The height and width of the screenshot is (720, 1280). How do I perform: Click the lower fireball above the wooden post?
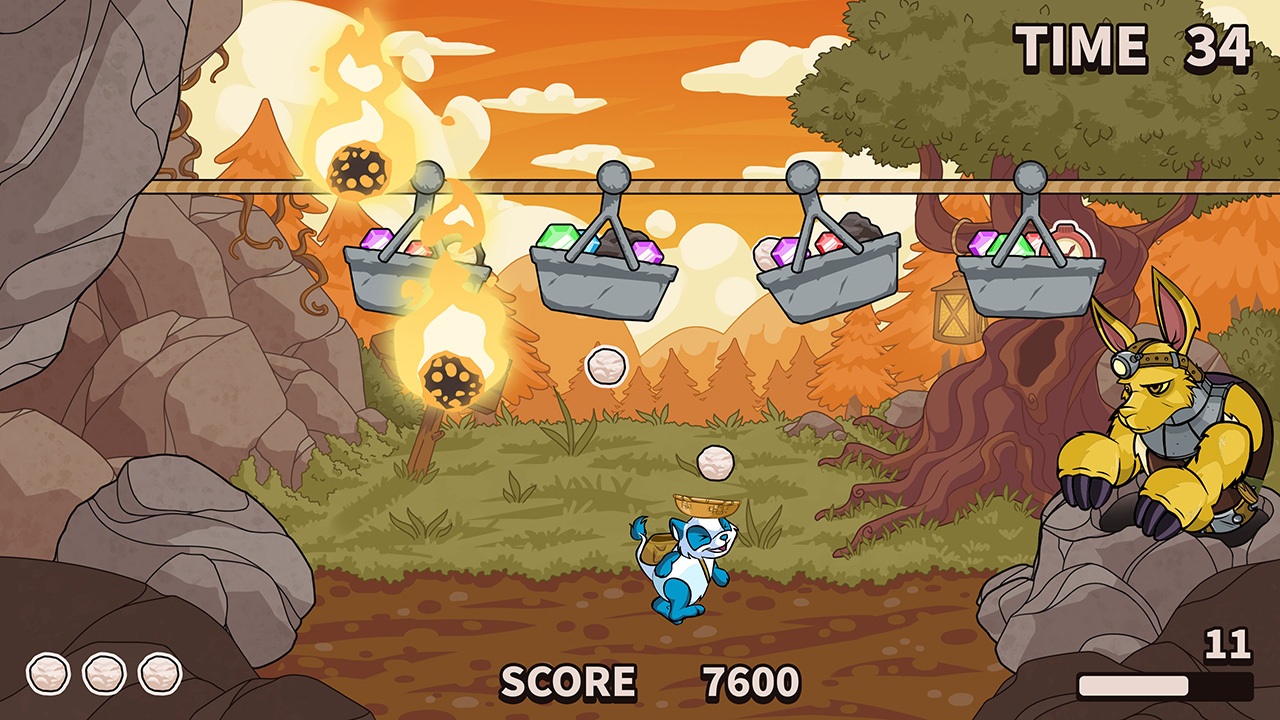click(x=452, y=378)
